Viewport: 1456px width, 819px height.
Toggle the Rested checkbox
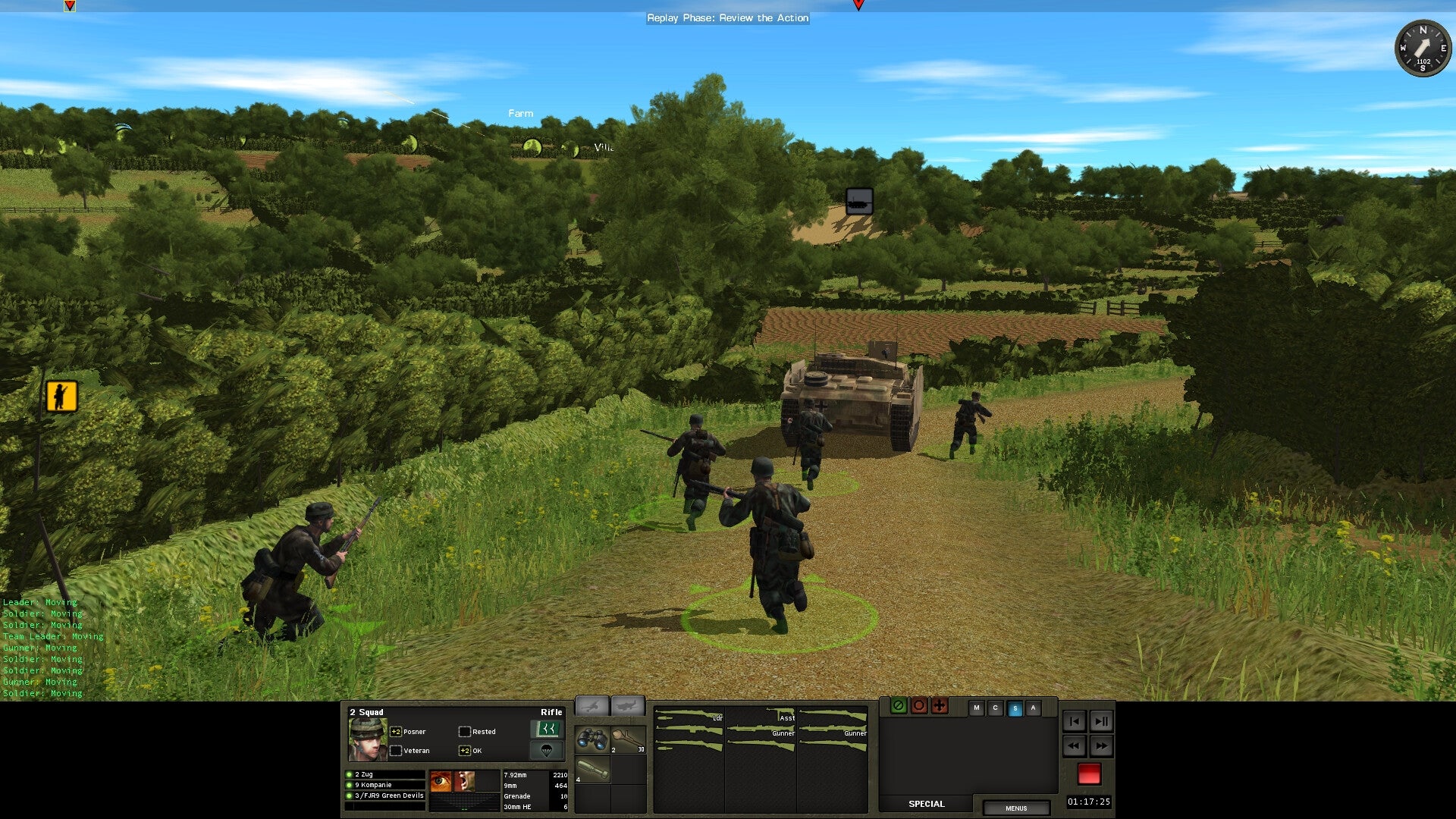465,731
